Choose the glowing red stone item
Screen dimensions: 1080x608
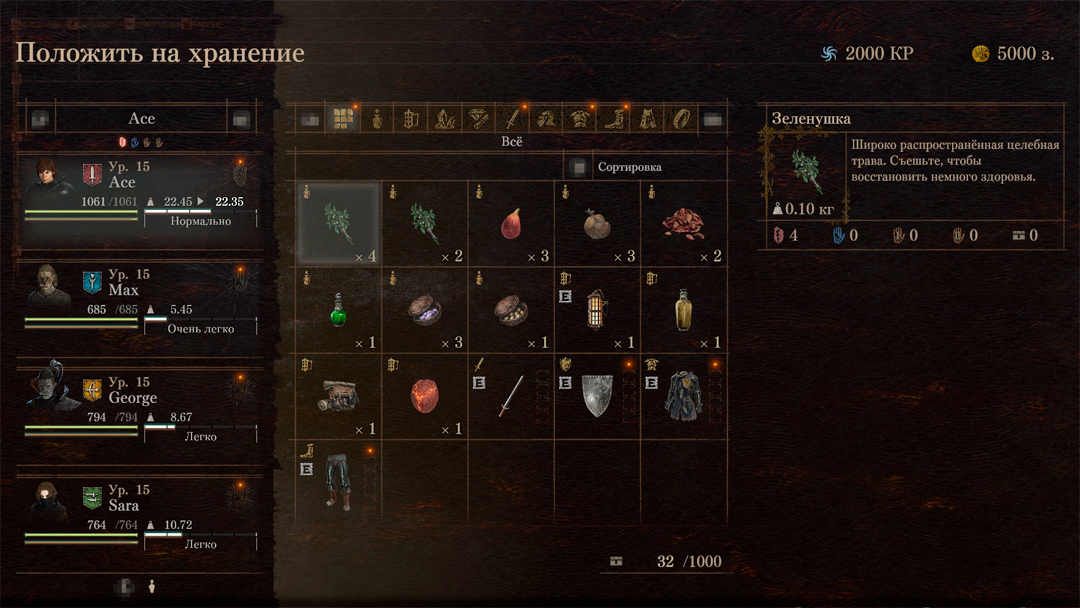pos(424,396)
